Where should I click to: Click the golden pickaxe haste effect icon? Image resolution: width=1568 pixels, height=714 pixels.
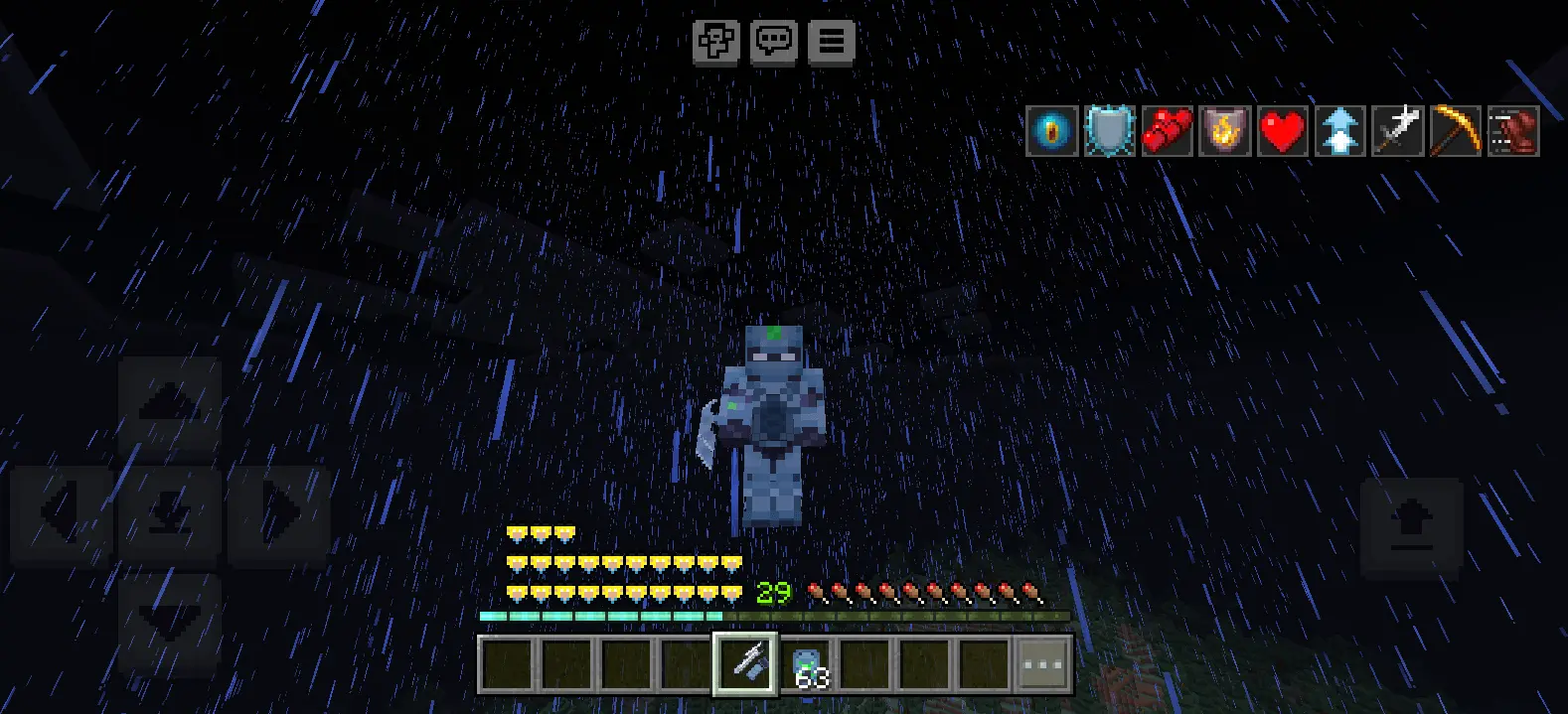1455,131
